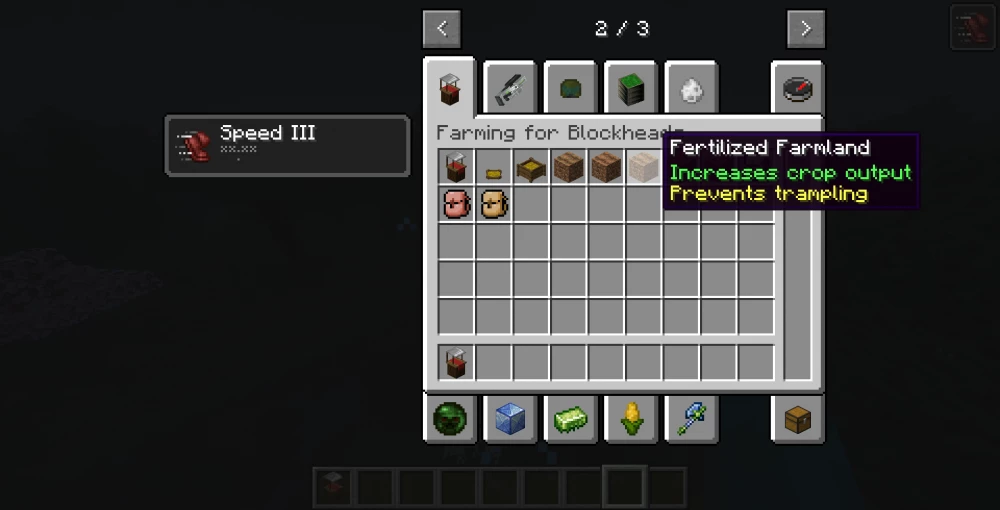Open the blue and green axe tab
Viewport: 1000px width, 510px height.
point(690,420)
